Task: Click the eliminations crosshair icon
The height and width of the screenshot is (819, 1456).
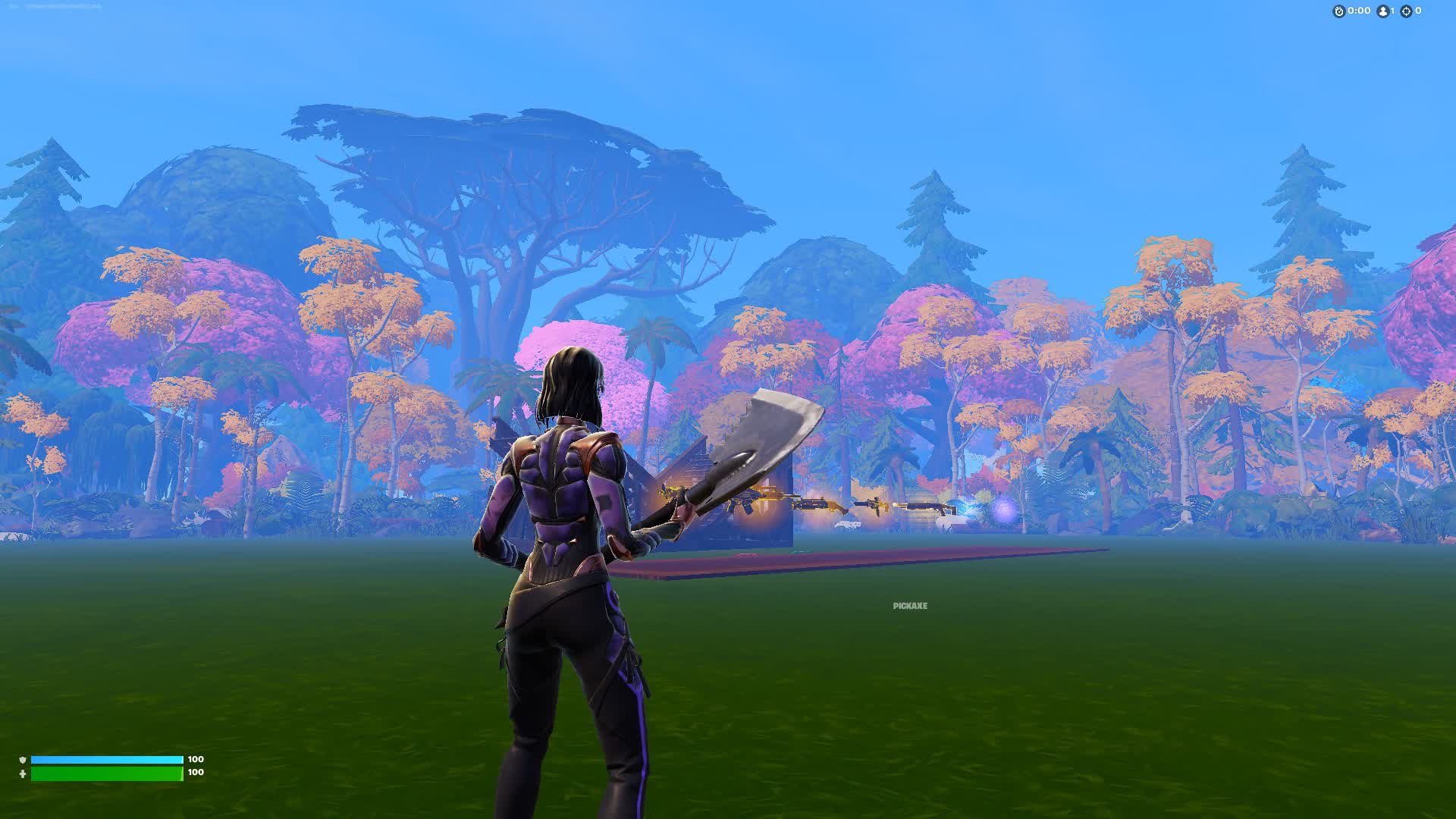Action: tap(1406, 11)
